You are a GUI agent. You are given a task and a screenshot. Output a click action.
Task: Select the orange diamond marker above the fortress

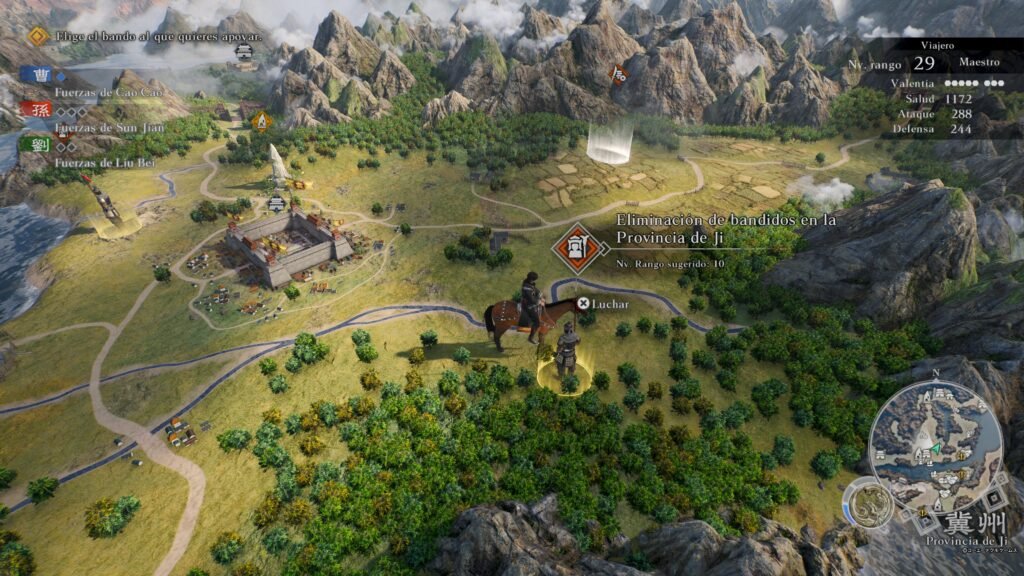coord(262,122)
